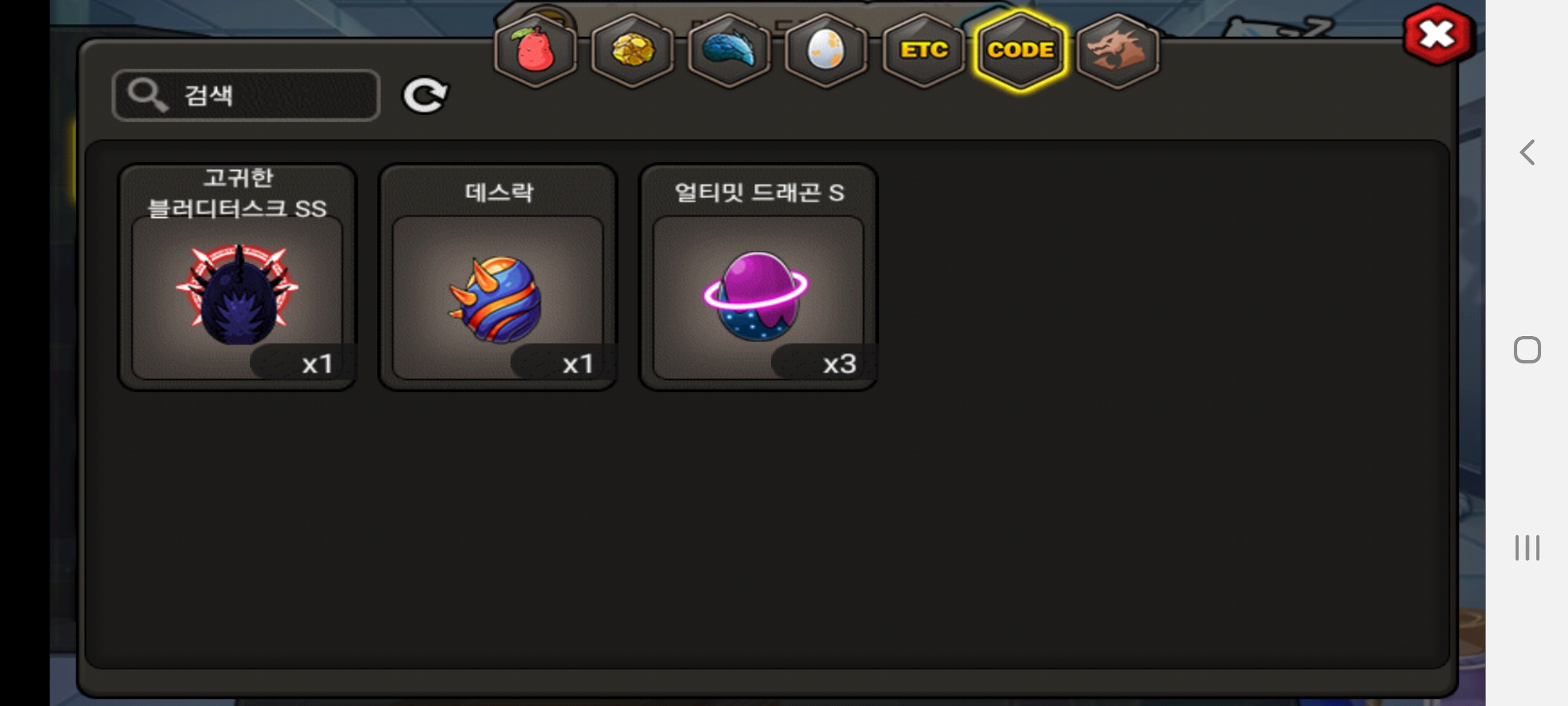Select the blue dragon scale tab
1568x706 pixels.
point(728,50)
